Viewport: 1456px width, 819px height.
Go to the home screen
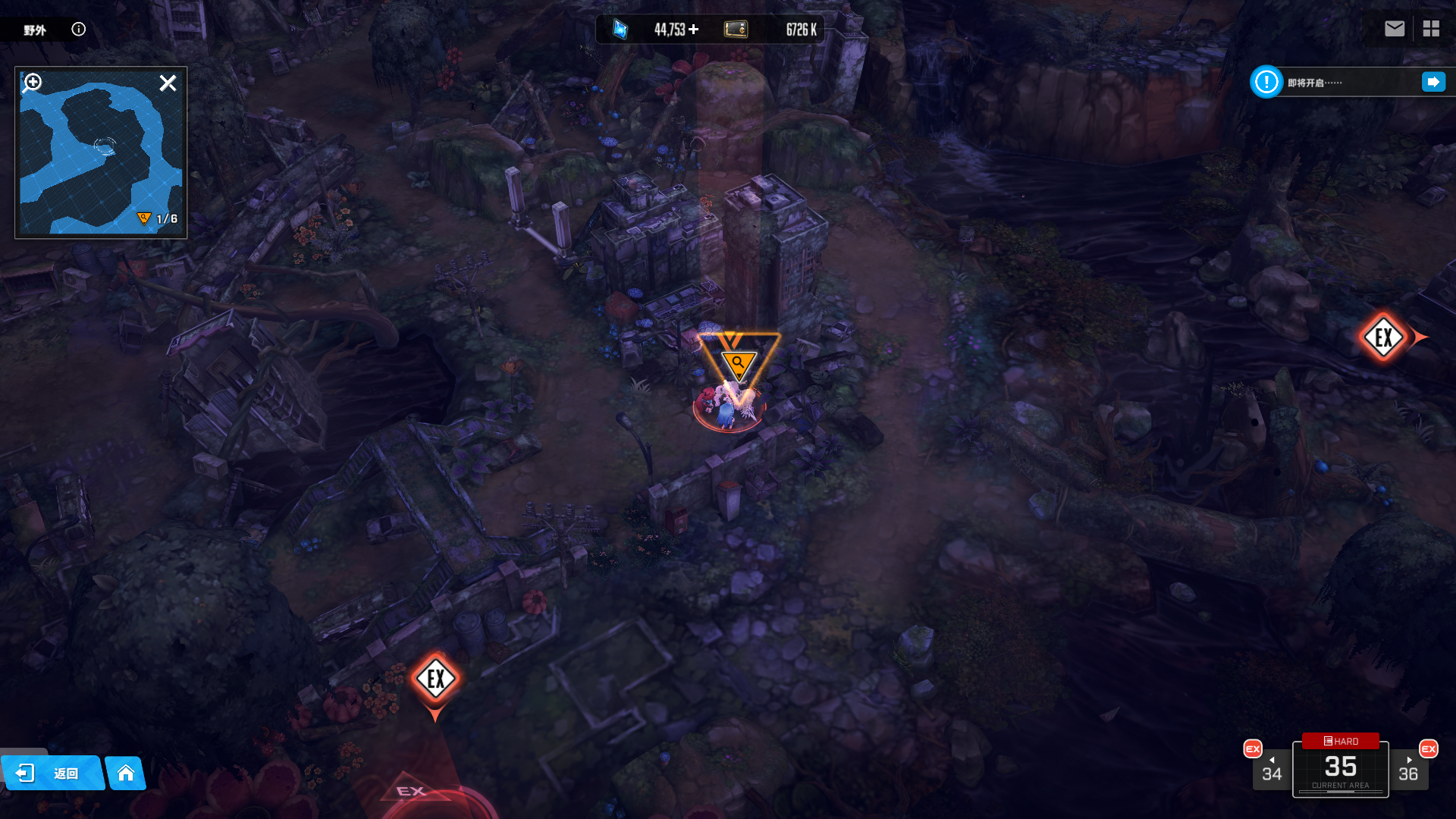(x=126, y=773)
